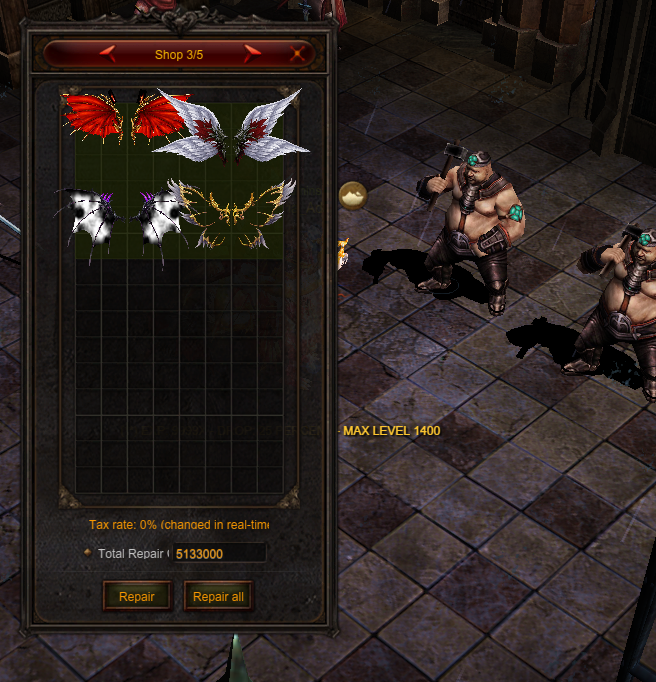Select the red wings item
The image size is (656, 682).
pos(124,117)
